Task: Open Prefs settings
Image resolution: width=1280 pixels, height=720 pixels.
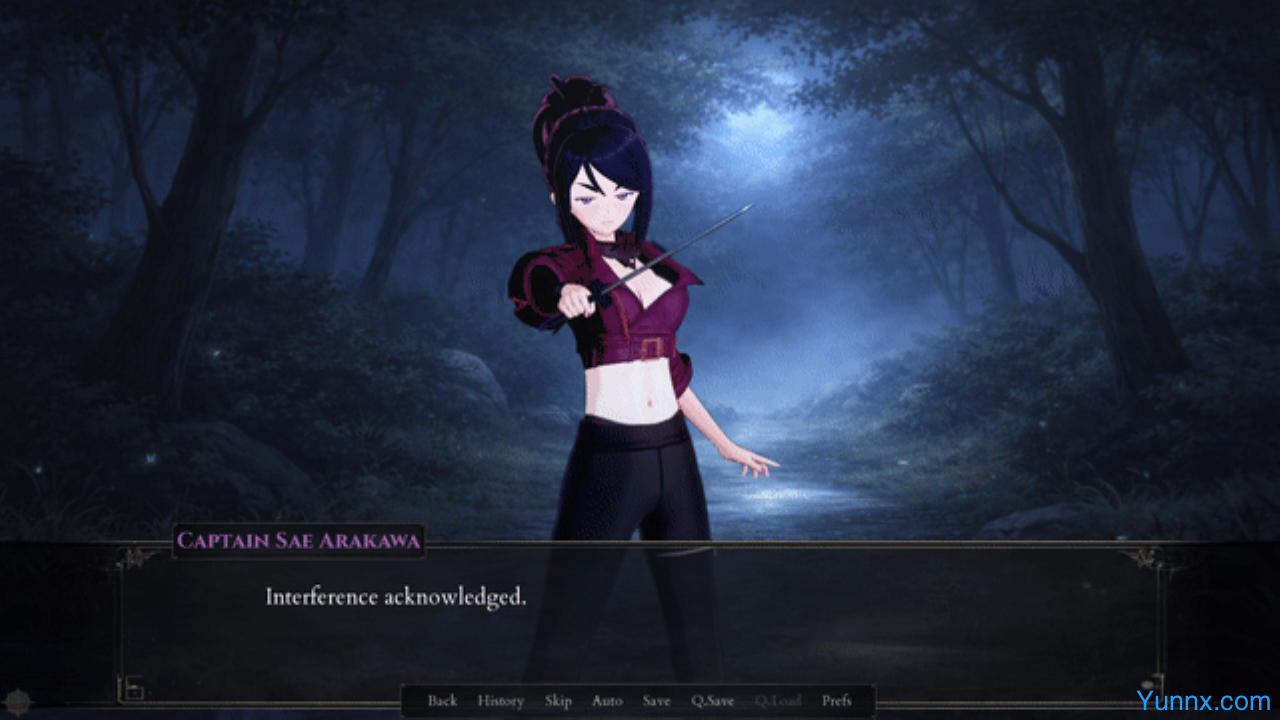Action: [x=837, y=701]
